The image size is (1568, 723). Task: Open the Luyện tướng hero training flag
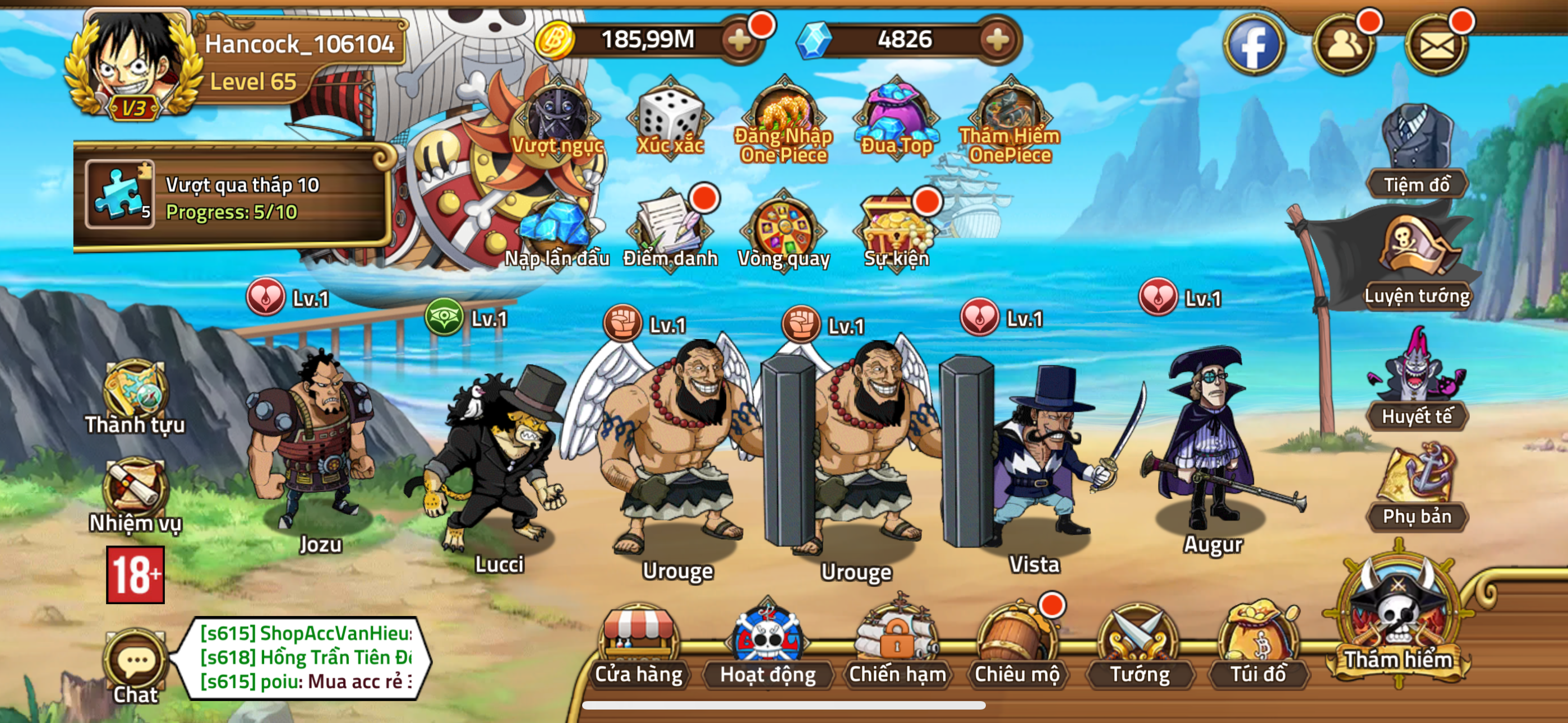tap(1419, 256)
